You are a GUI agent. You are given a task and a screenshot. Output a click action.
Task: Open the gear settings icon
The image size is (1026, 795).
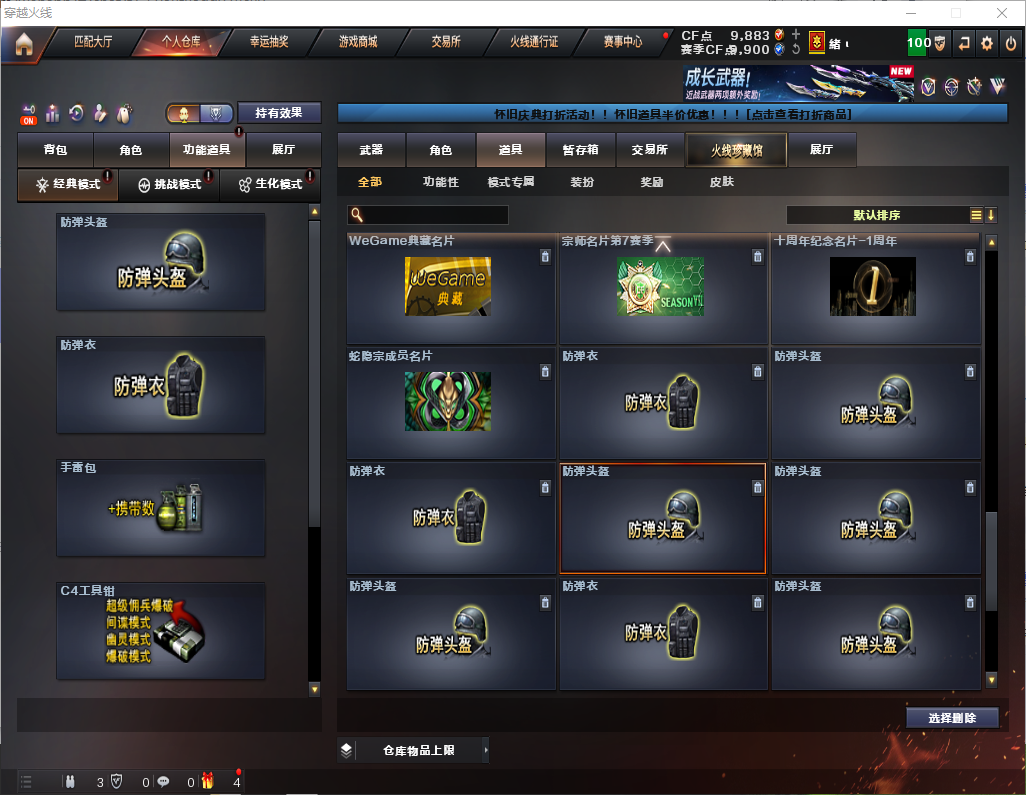987,43
